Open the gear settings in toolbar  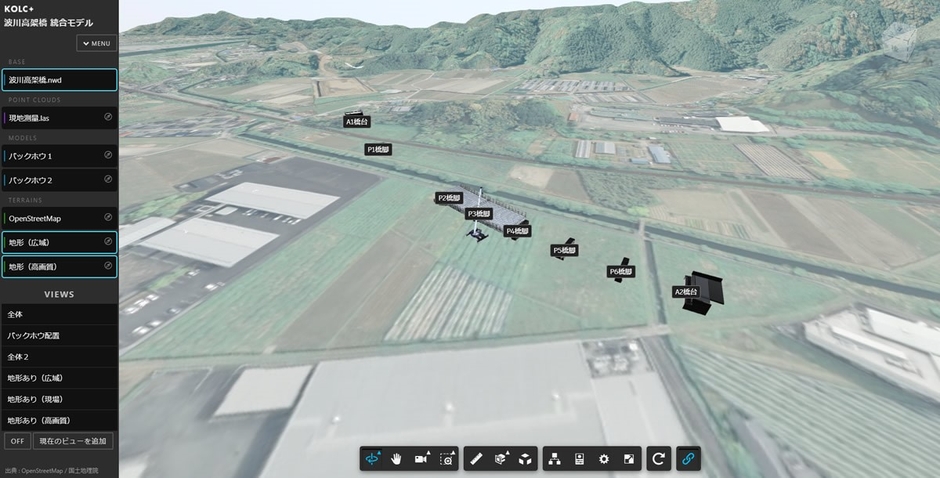coord(604,459)
